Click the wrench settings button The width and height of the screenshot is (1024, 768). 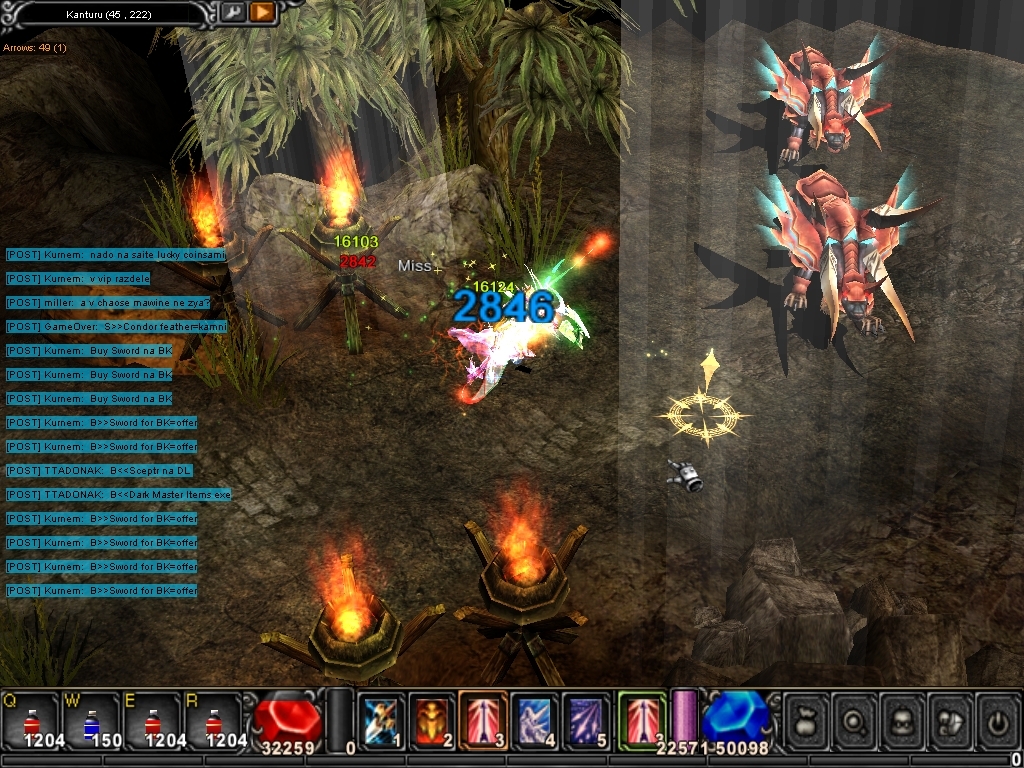232,12
